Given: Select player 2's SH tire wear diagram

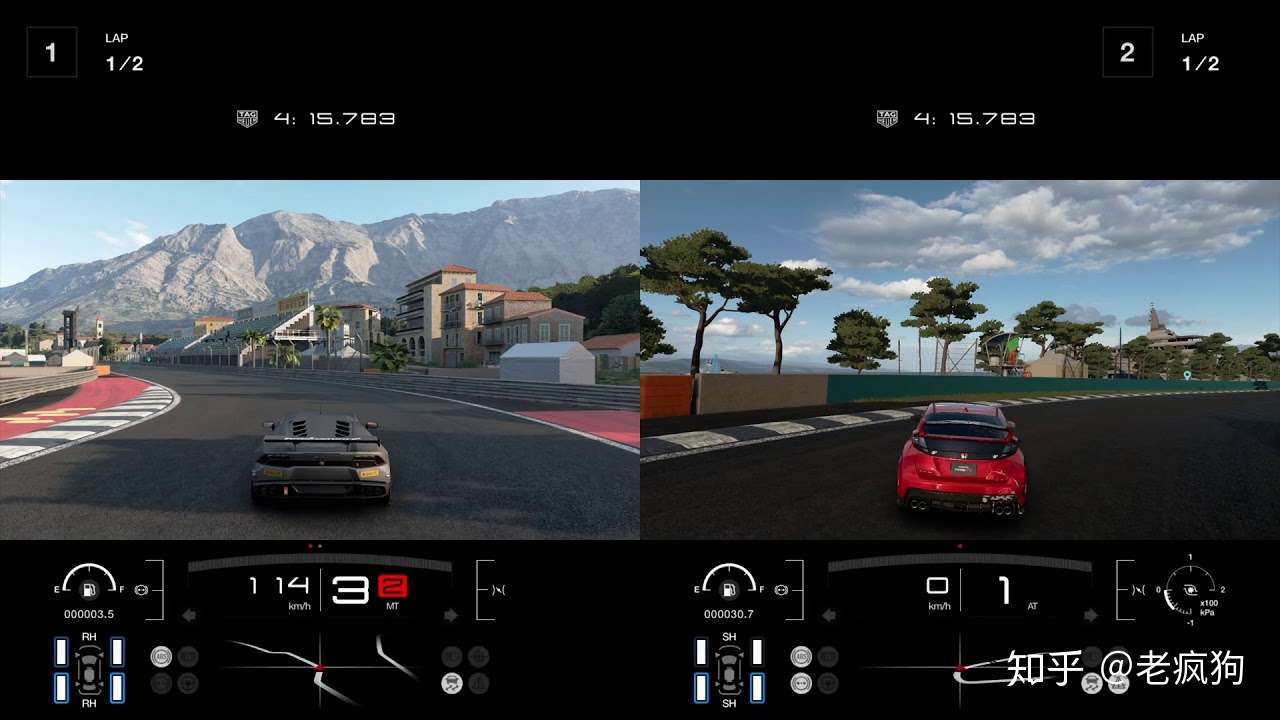Looking at the screenshot, I should (x=729, y=668).
